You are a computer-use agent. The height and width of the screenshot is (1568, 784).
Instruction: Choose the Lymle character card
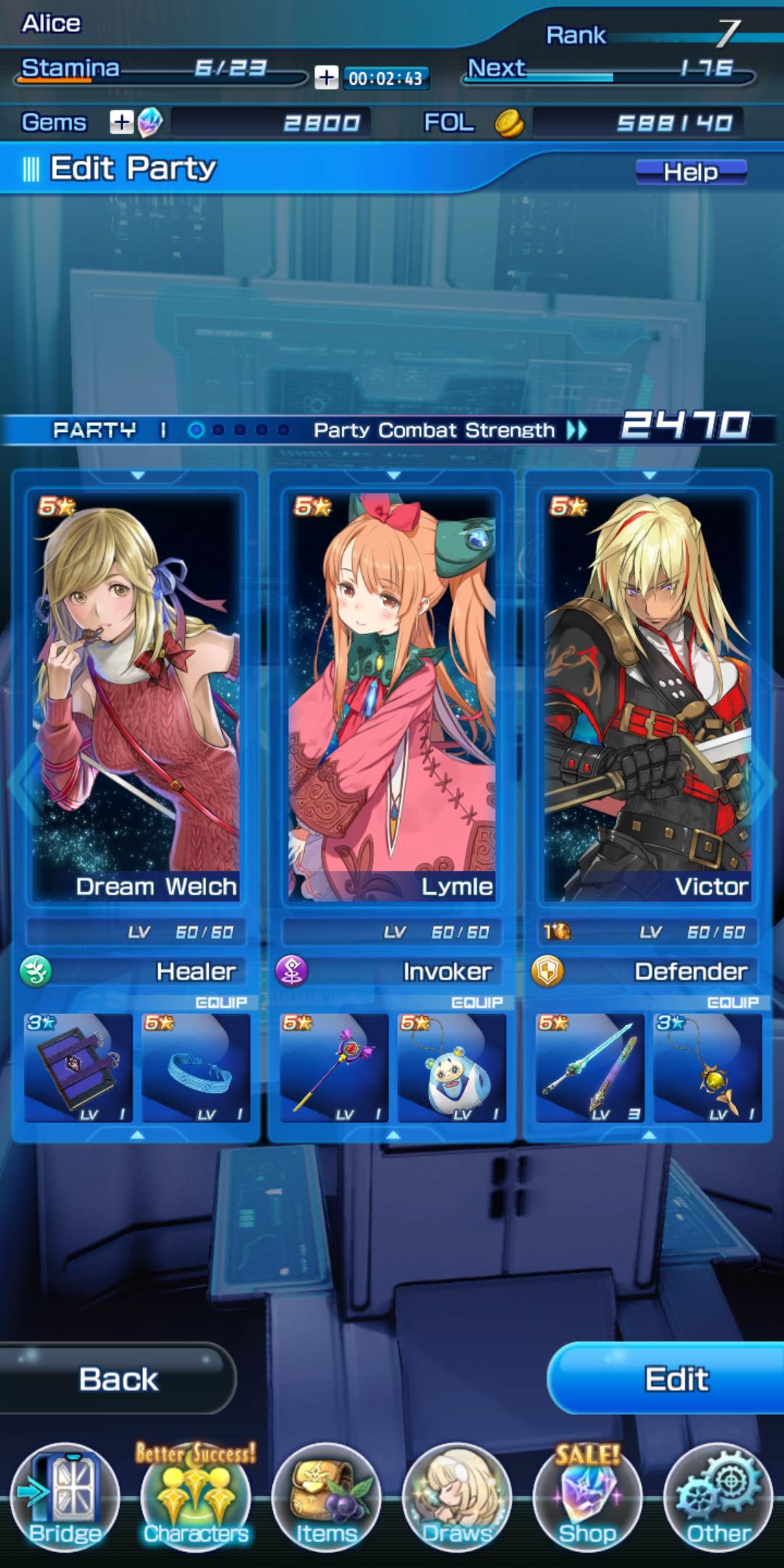coord(392,697)
